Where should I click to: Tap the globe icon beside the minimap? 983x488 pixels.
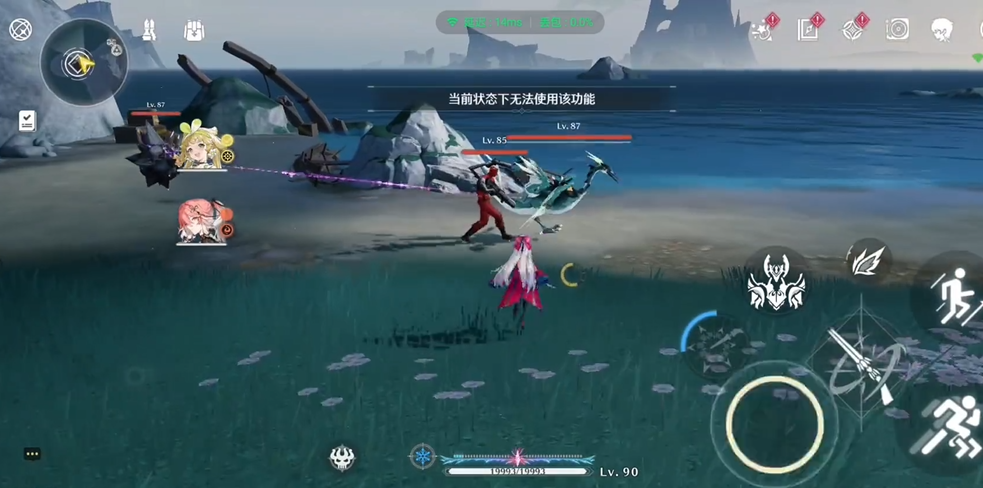click(x=20, y=29)
